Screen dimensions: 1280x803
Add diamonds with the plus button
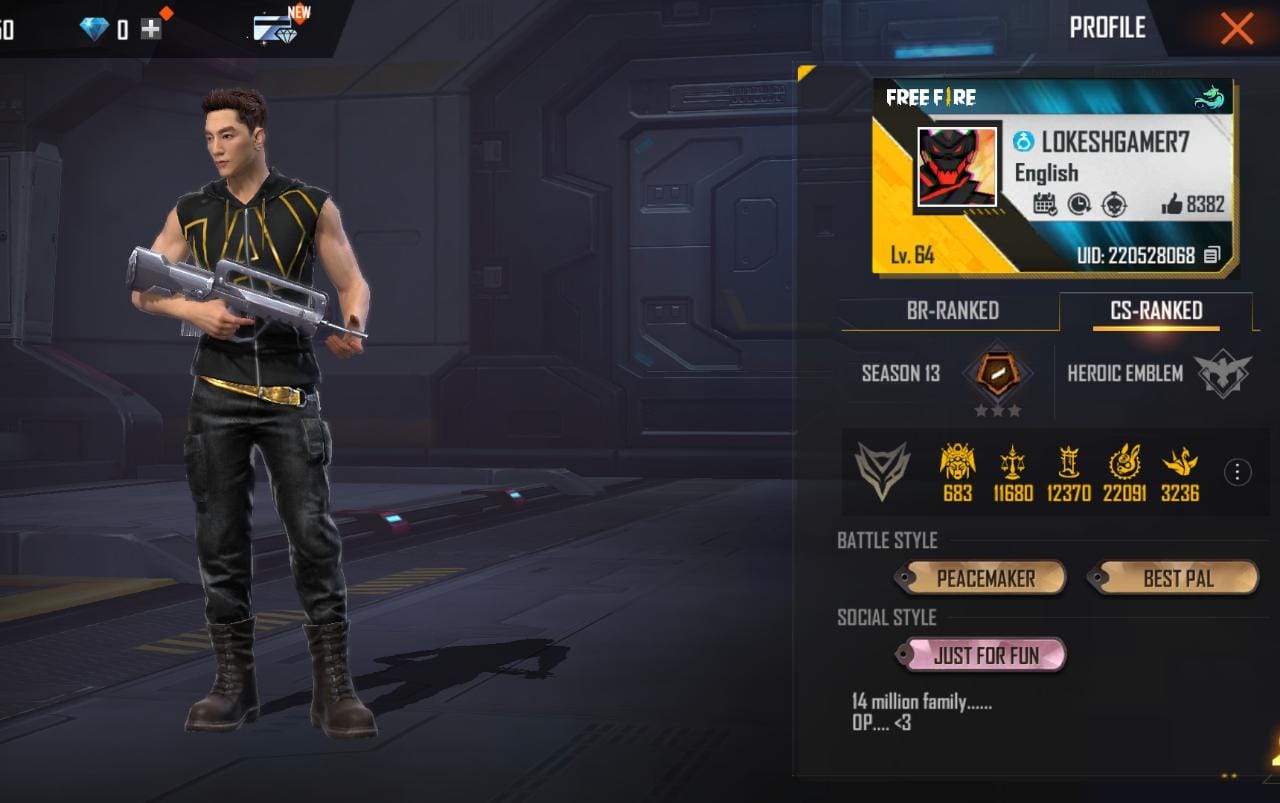click(x=151, y=29)
